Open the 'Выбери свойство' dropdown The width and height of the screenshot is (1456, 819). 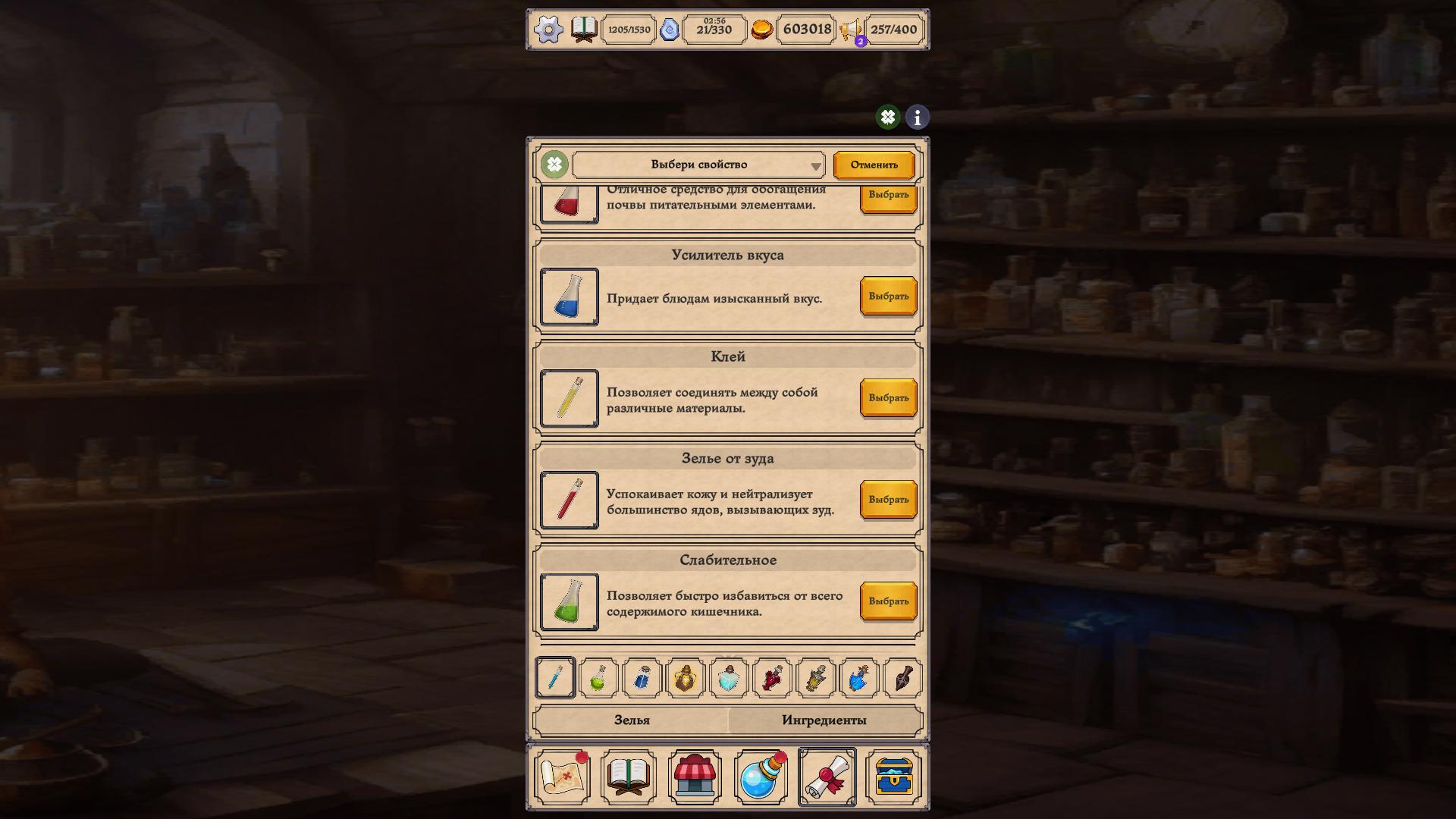coord(698,165)
